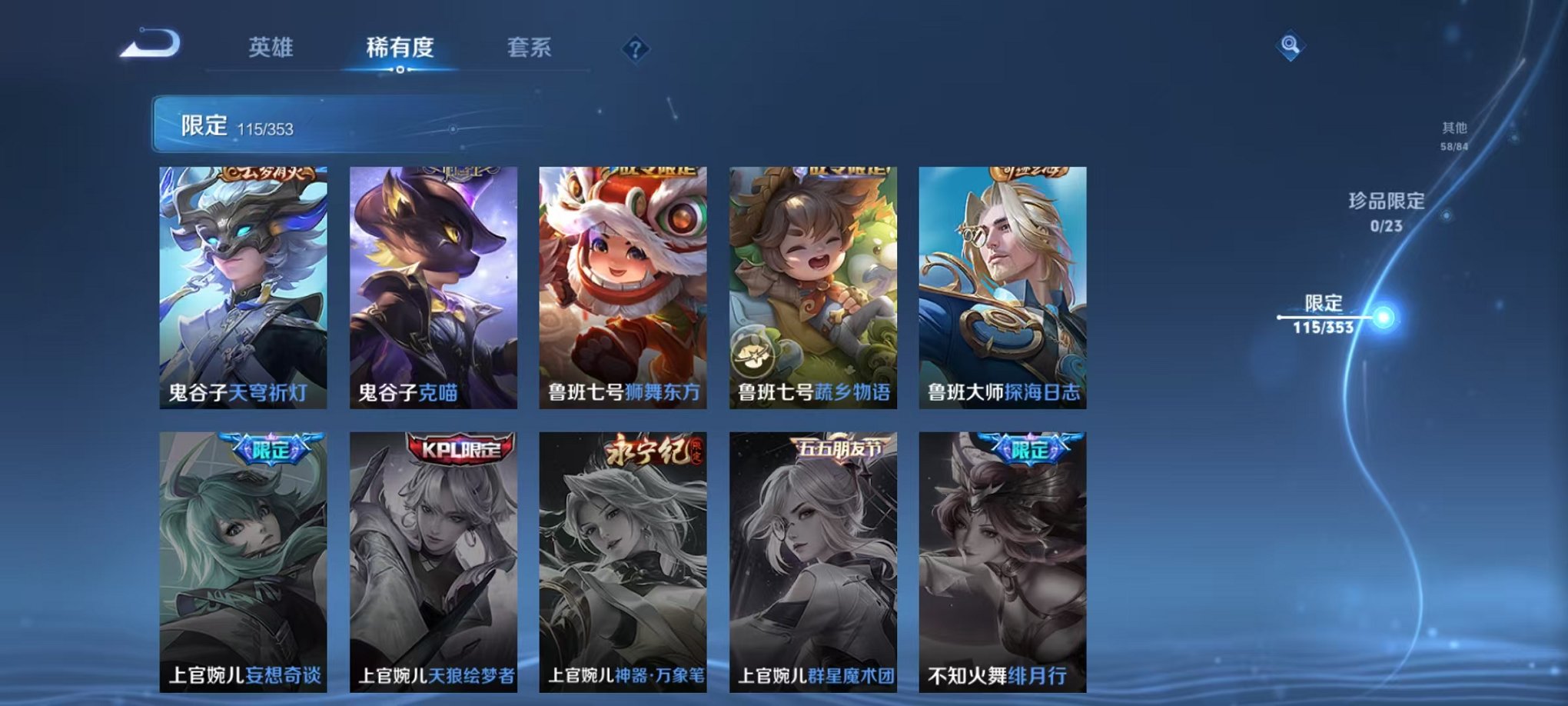Switch to the 英雄 tab
1568x706 pixels.
(273, 46)
